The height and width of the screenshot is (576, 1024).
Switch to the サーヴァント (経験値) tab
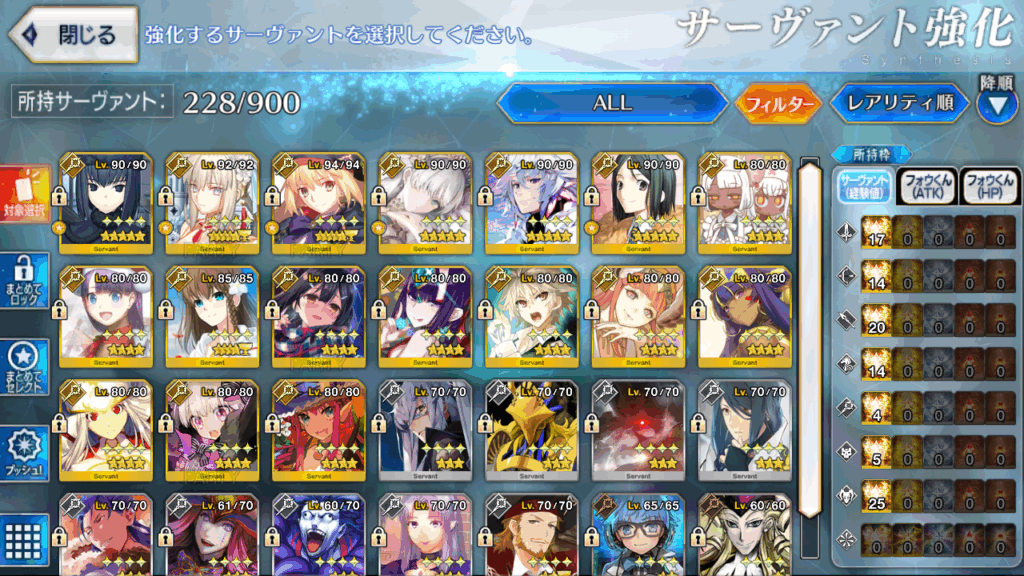tap(862, 186)
